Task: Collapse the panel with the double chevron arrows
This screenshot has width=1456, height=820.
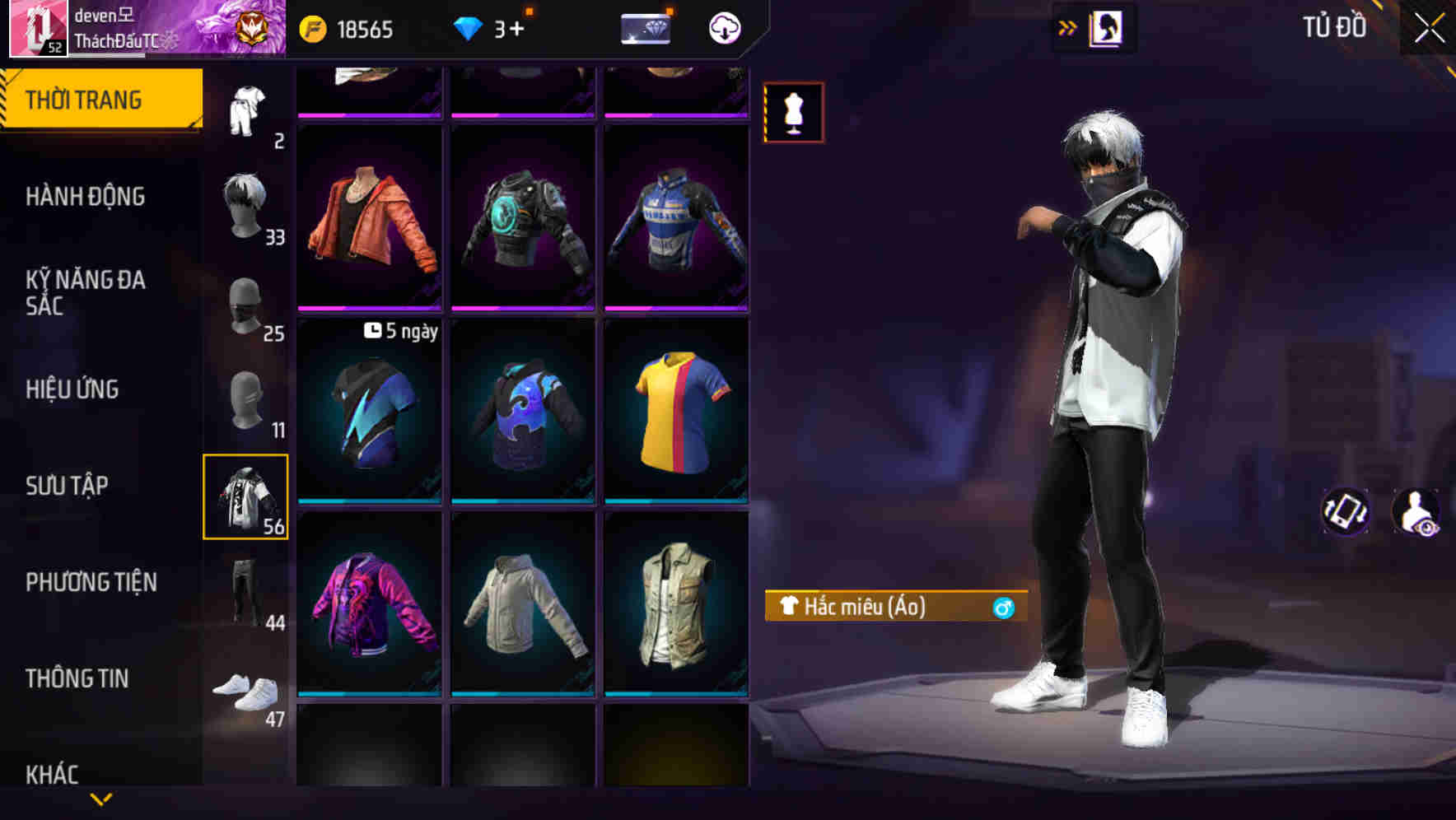Action: (1066, 27)
